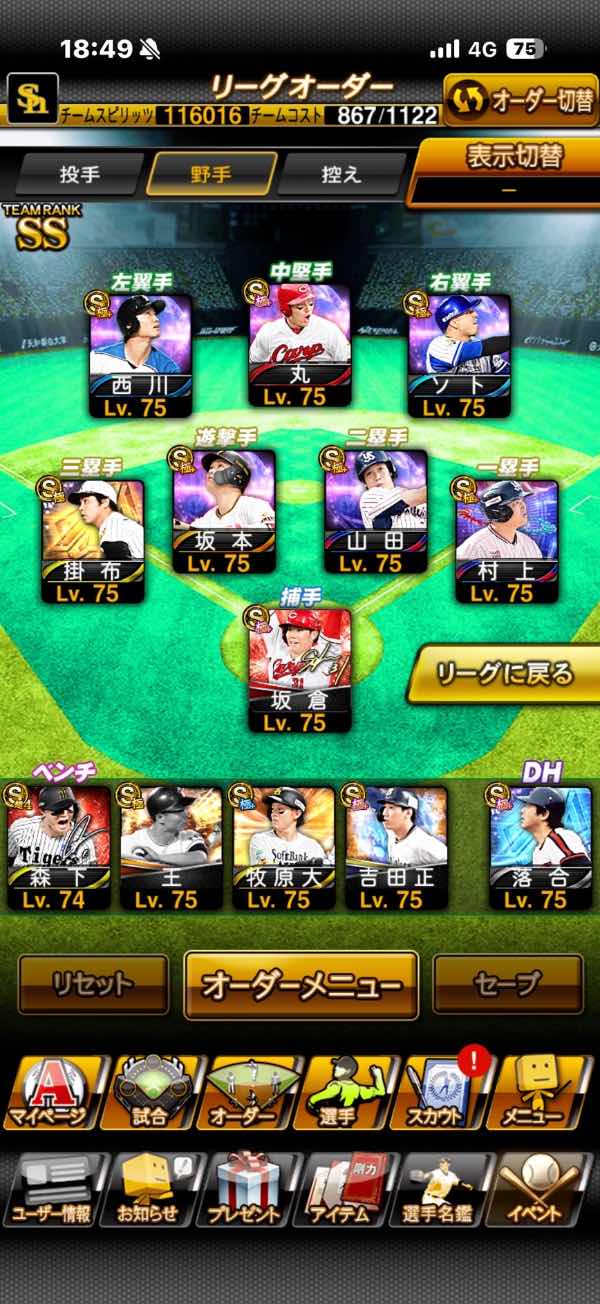600x1304 pixels.
Task: Select shortstop 坂本 card
Action: pyautogui.click(x=222, y=510)
